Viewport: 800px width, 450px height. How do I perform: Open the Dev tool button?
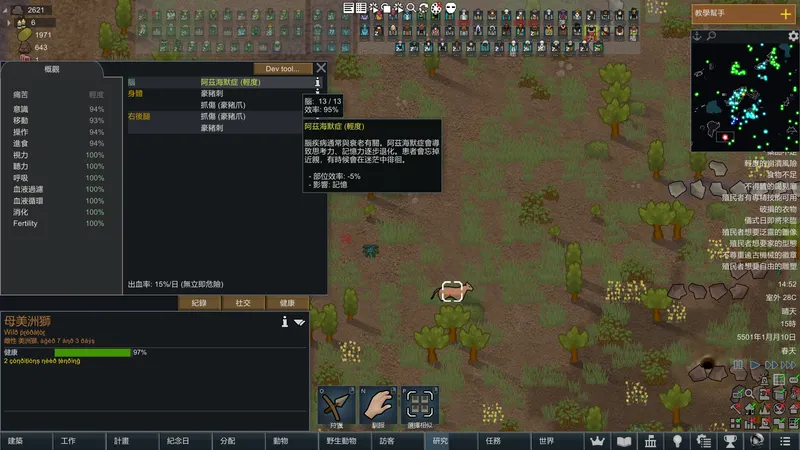(283, 69)
